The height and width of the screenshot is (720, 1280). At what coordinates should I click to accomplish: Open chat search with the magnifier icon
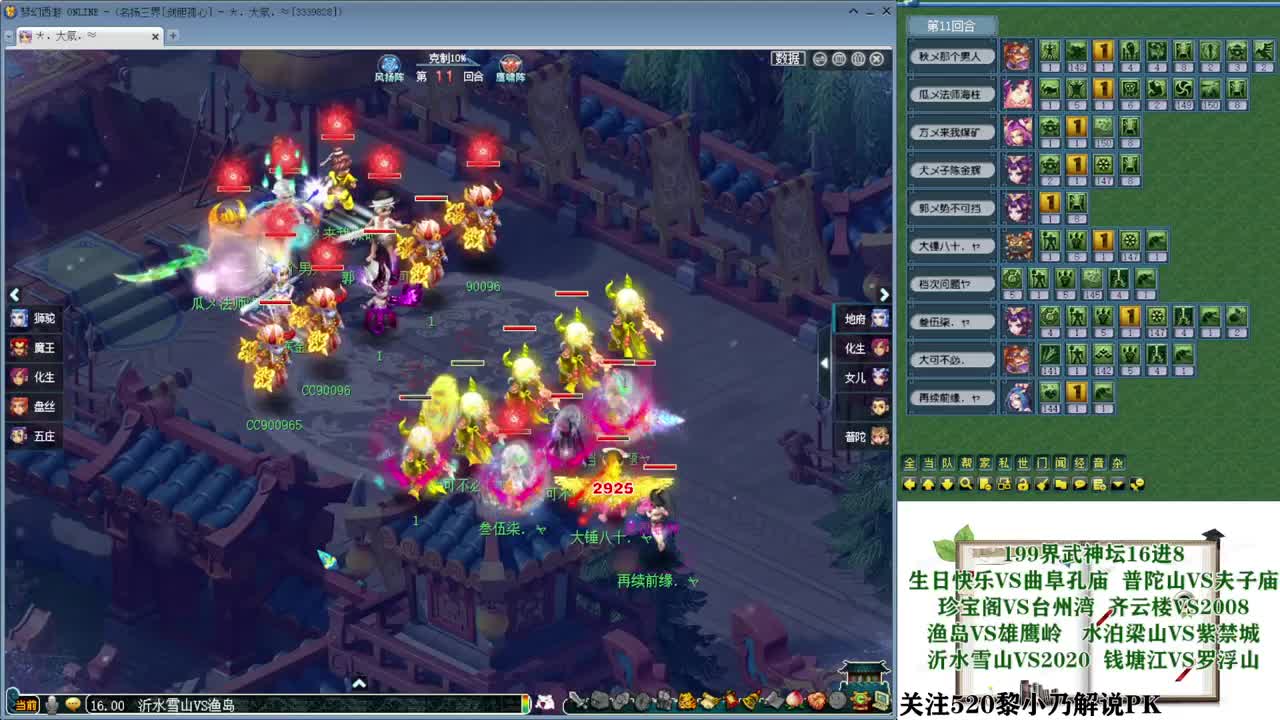tap(966, 484)
